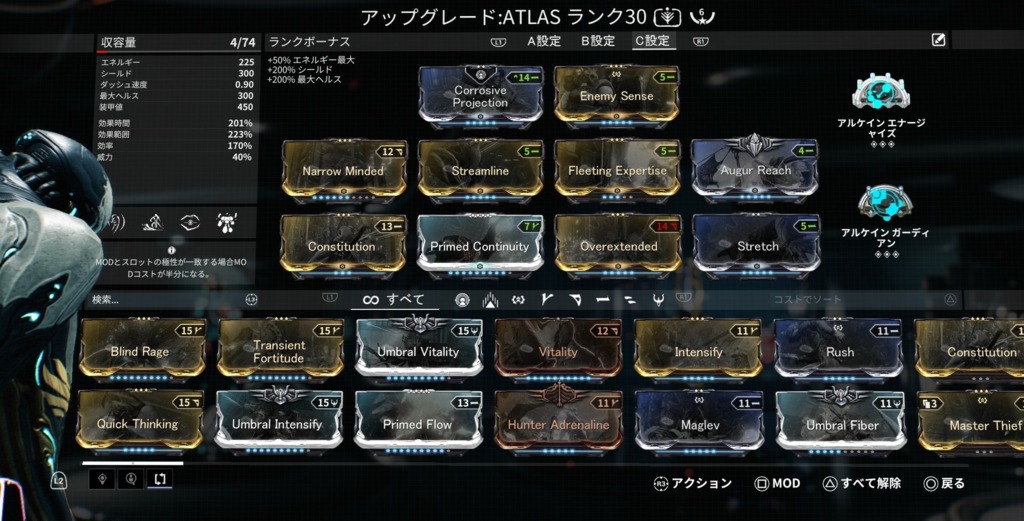Select the equipped Corrosive Projection aura mod
The width and height of the screenshot is (1024, 521).
[480, 96]
